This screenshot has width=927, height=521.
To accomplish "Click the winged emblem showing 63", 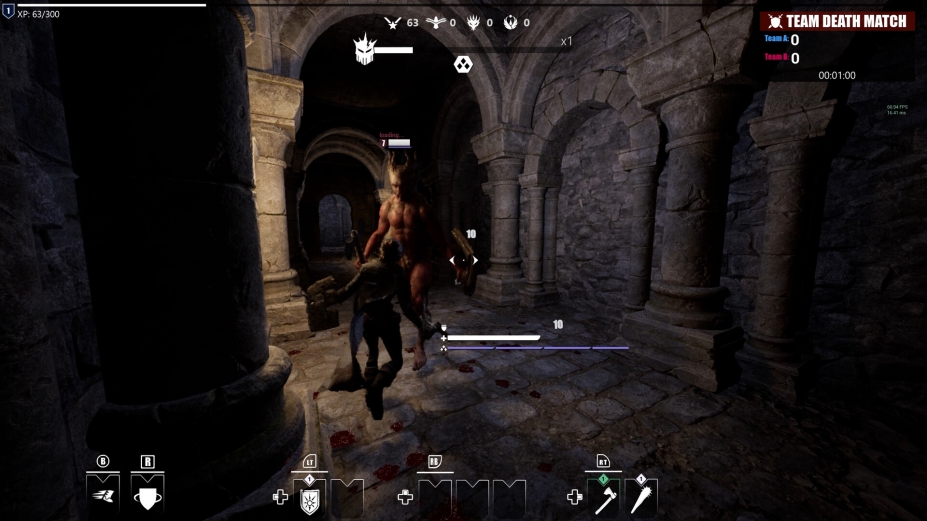I will 393,22.
